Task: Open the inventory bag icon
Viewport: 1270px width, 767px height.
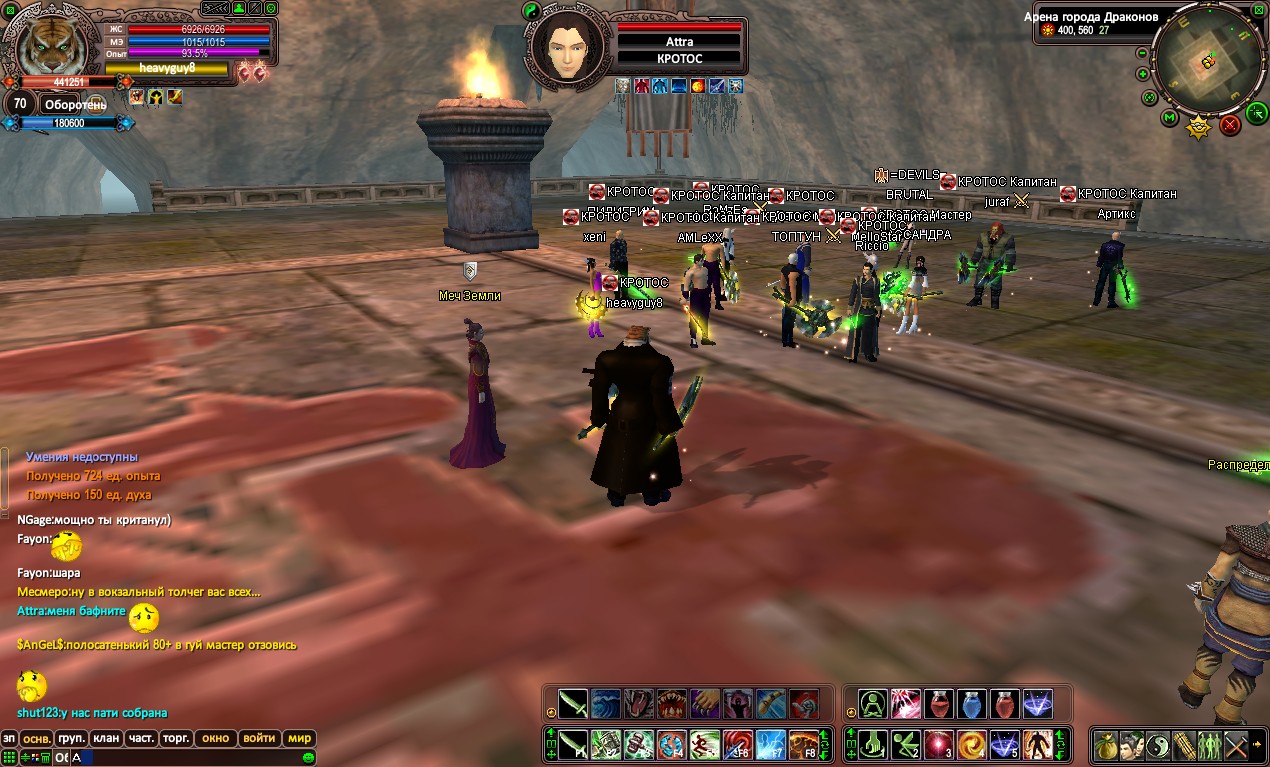Action: pyautogui.click(x=1106, y=745)
